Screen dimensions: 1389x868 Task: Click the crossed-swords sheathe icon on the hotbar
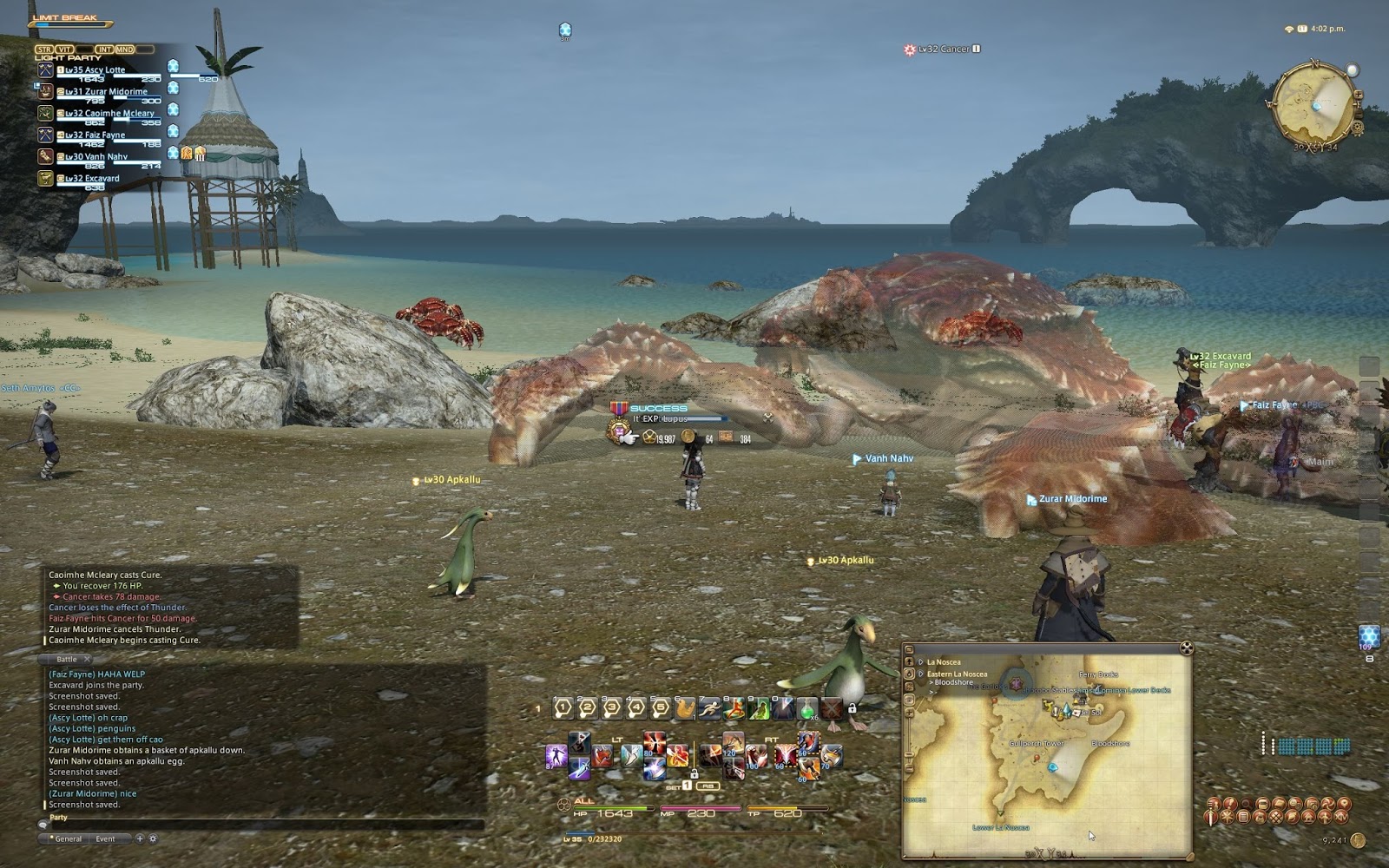point(831,708)
